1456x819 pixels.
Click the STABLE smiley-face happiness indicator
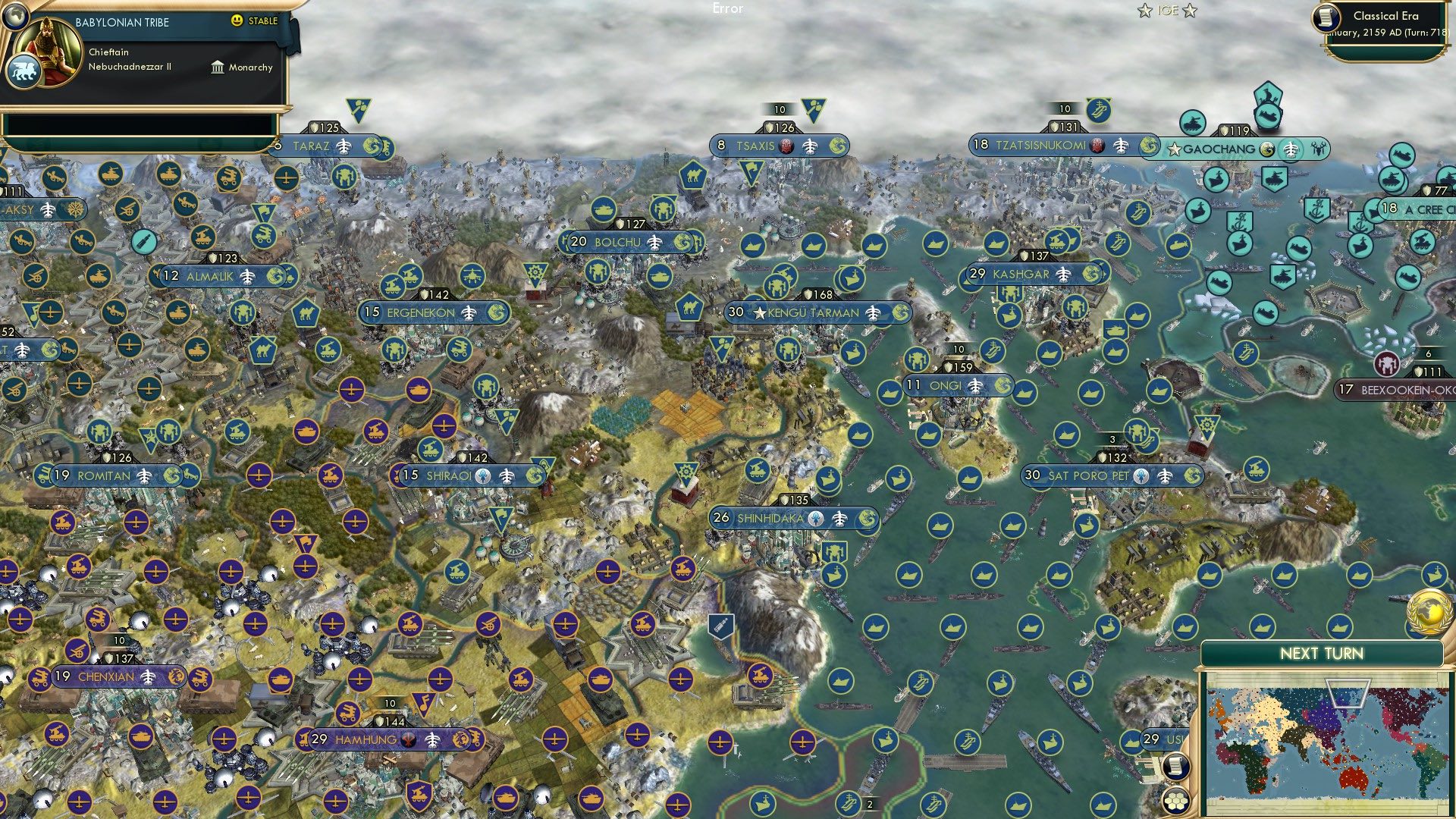pos(237,21)
